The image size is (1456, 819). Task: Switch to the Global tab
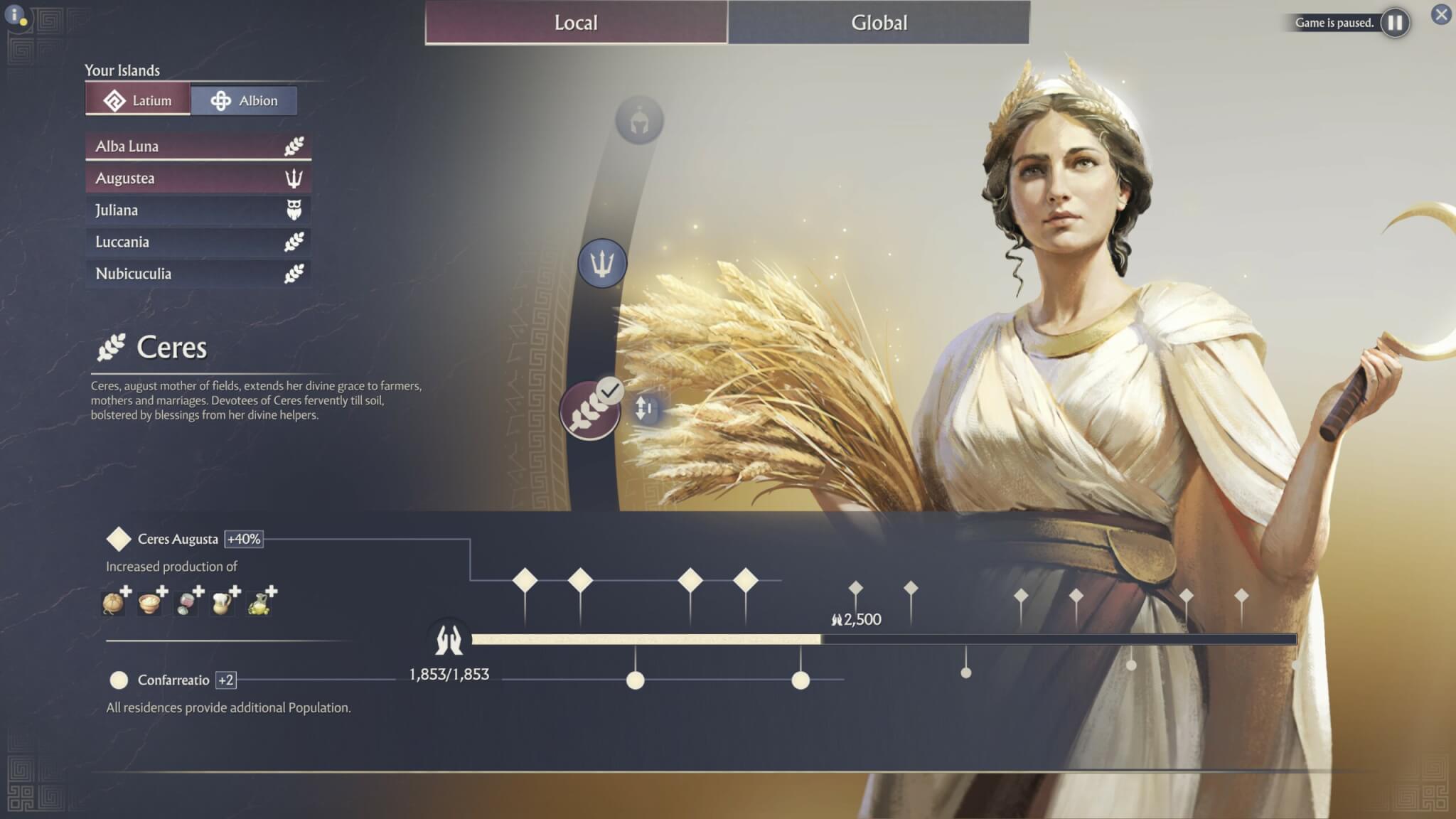[879, 23]
